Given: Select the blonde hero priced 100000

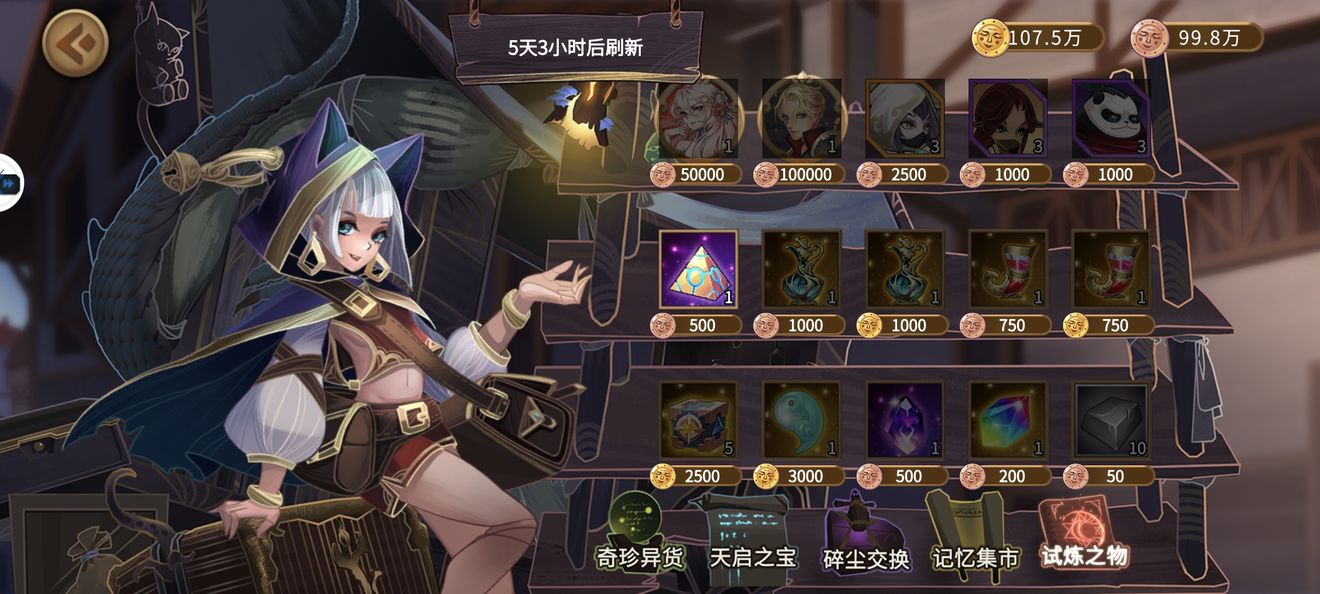Looking at the screenshot, I should (801, 119).
